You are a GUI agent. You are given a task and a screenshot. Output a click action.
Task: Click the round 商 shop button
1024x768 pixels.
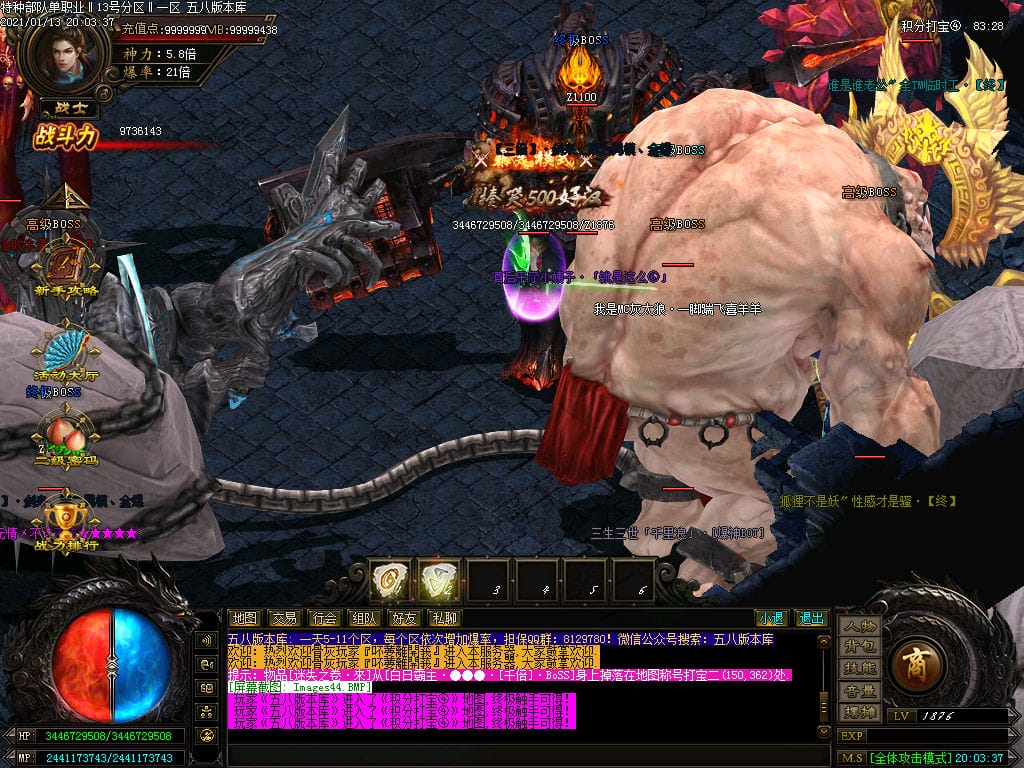[x=914, y=668]
